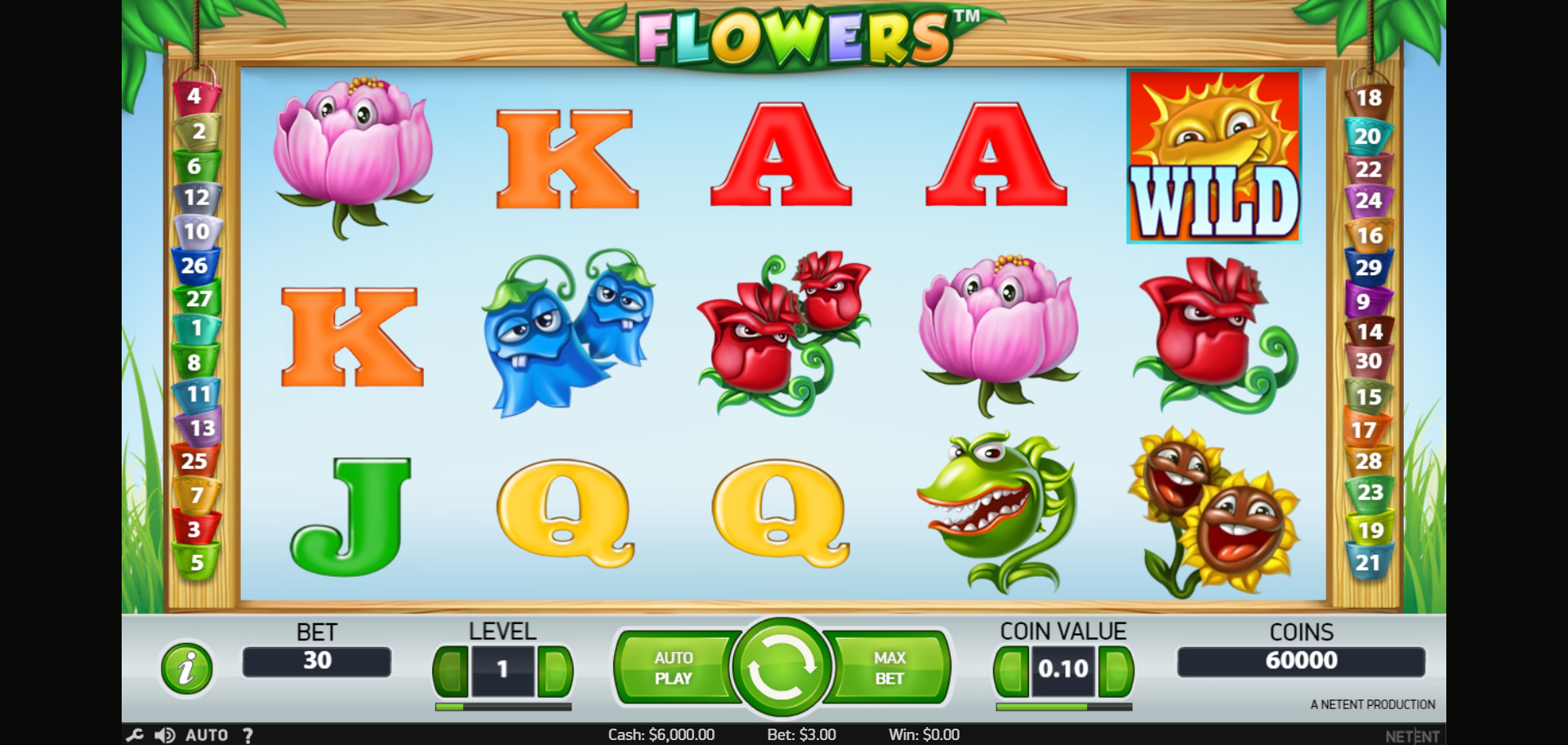
Task: Select payline 4 bucket
Action: click(x=194, y=96)
